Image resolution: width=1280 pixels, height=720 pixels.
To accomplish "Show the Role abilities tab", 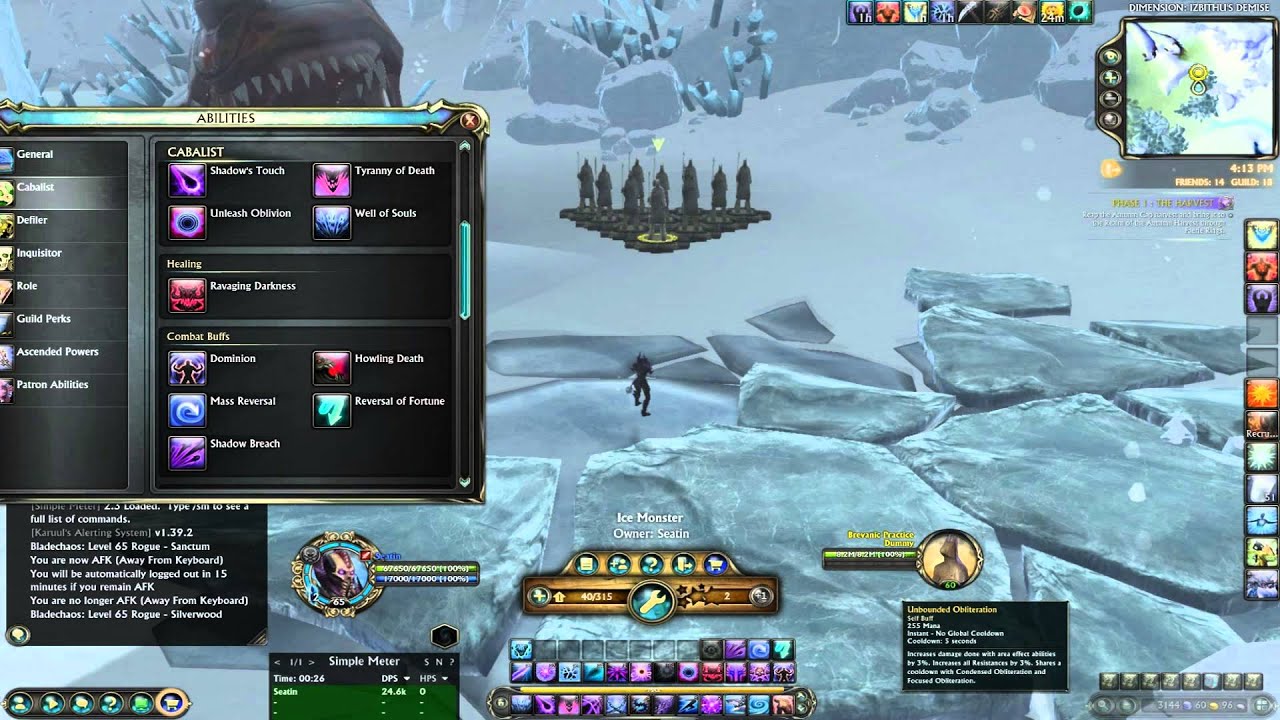I will (27, 286).
